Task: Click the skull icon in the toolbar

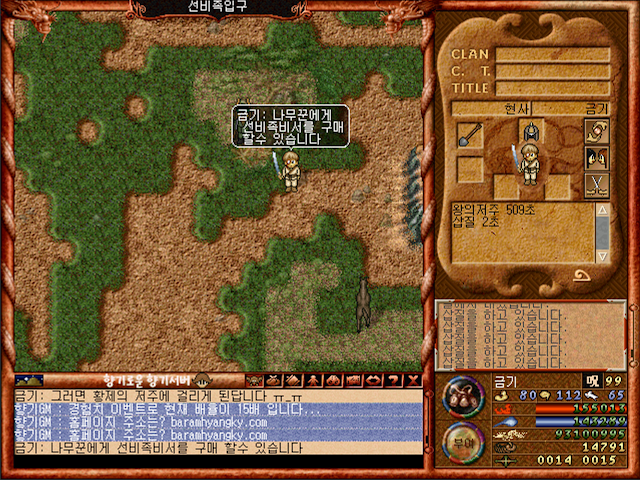Action: point(252,380)
